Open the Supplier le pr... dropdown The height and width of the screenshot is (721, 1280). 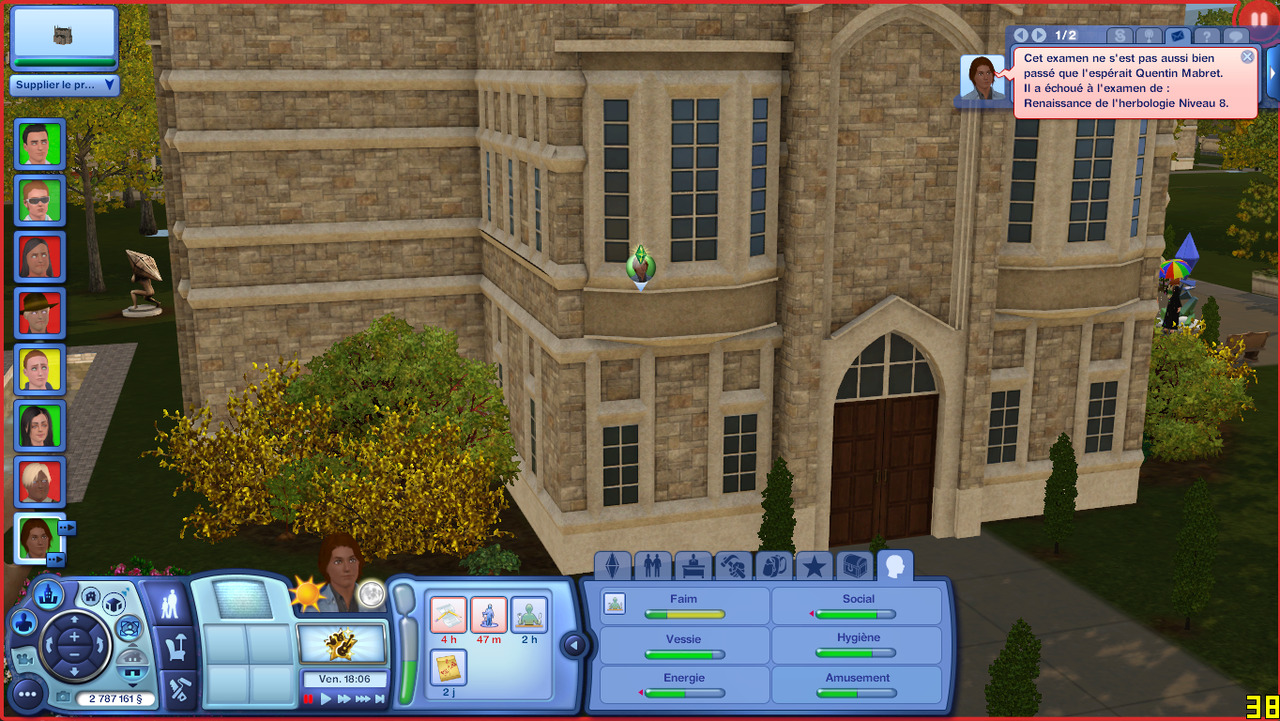[65, 85]
